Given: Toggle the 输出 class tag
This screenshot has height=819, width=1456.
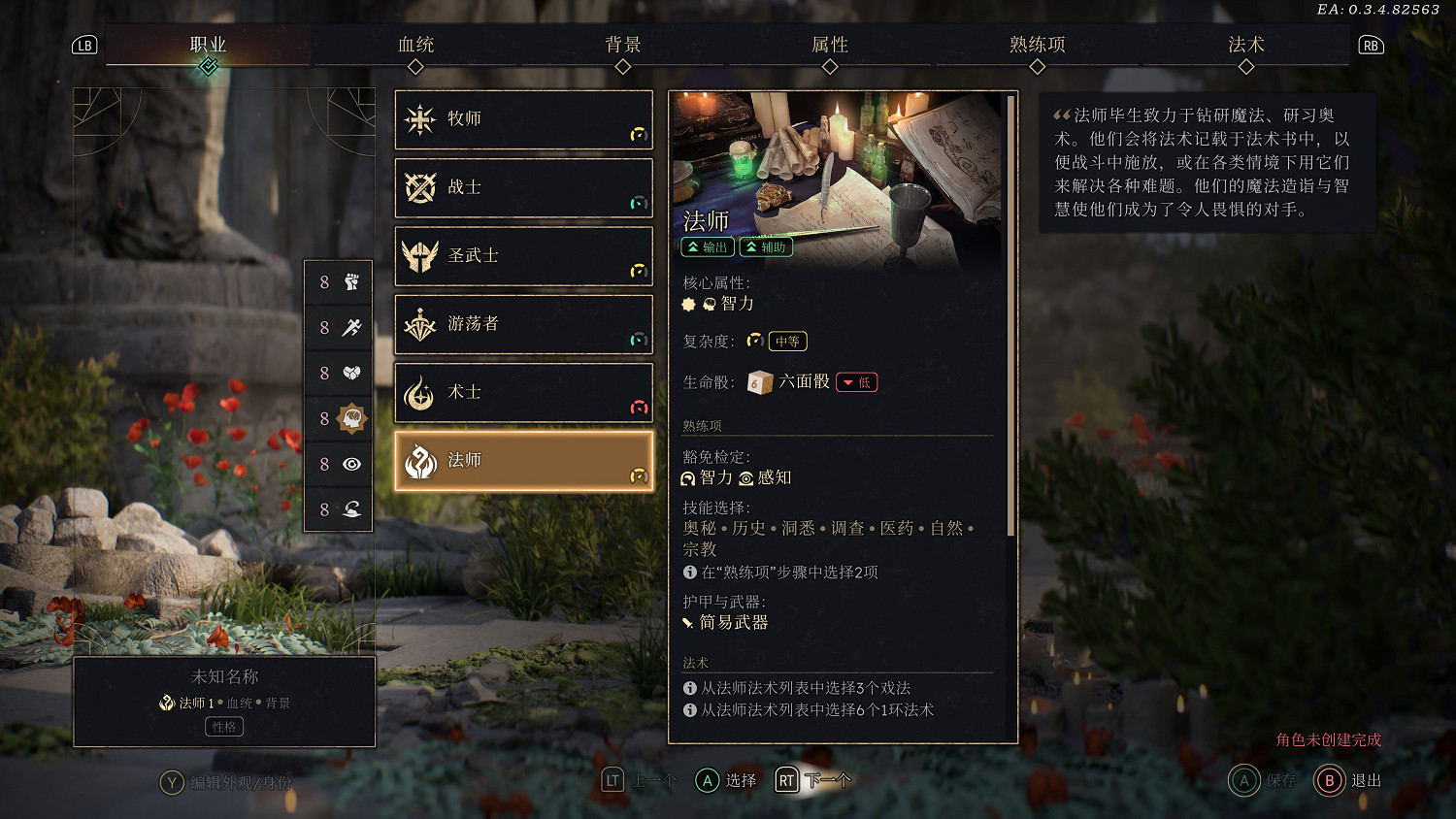Looking at the screenshot, I should [x=710, y=246].
